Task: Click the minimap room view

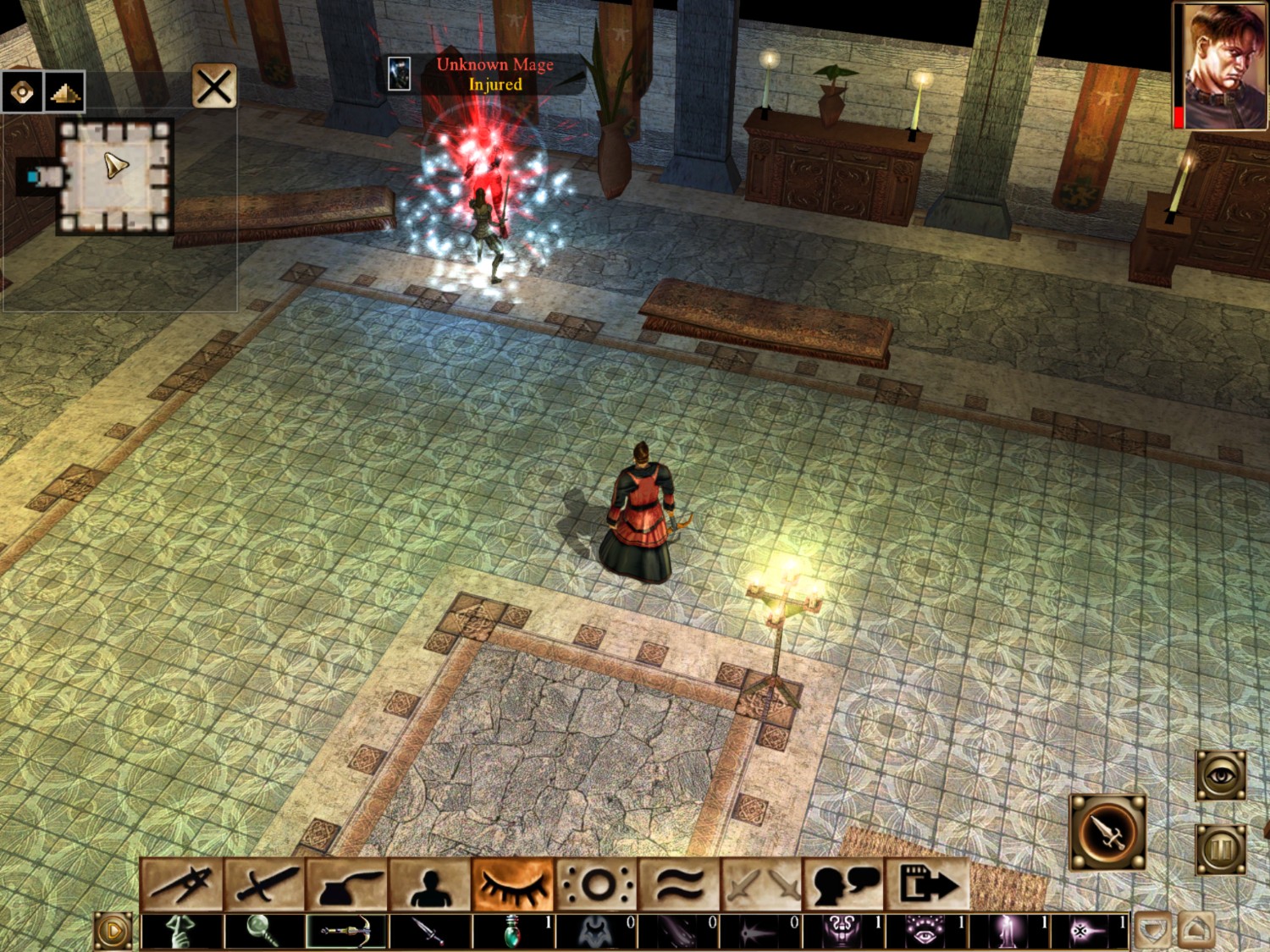Action: pos(115,175)
